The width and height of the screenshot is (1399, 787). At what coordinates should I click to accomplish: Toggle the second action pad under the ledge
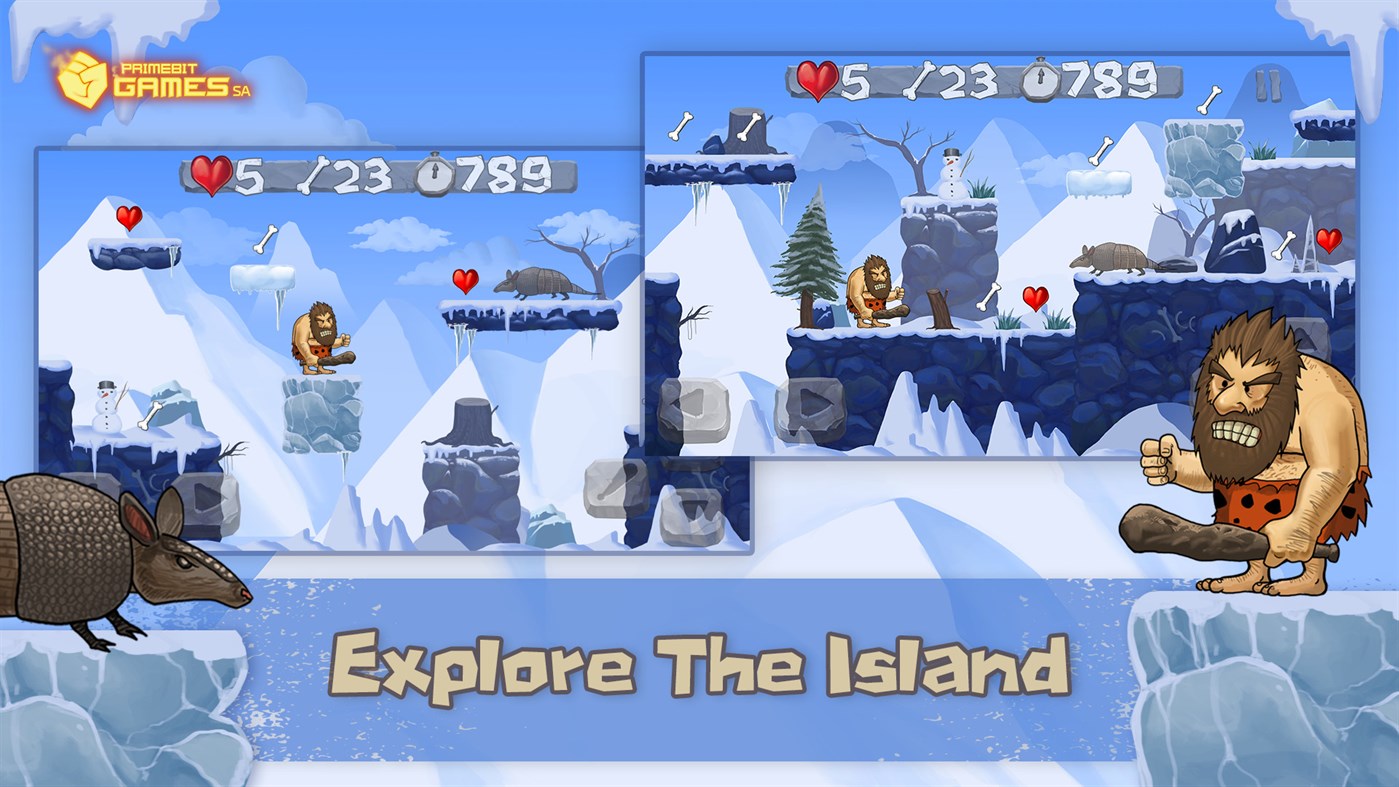[690, 515]
